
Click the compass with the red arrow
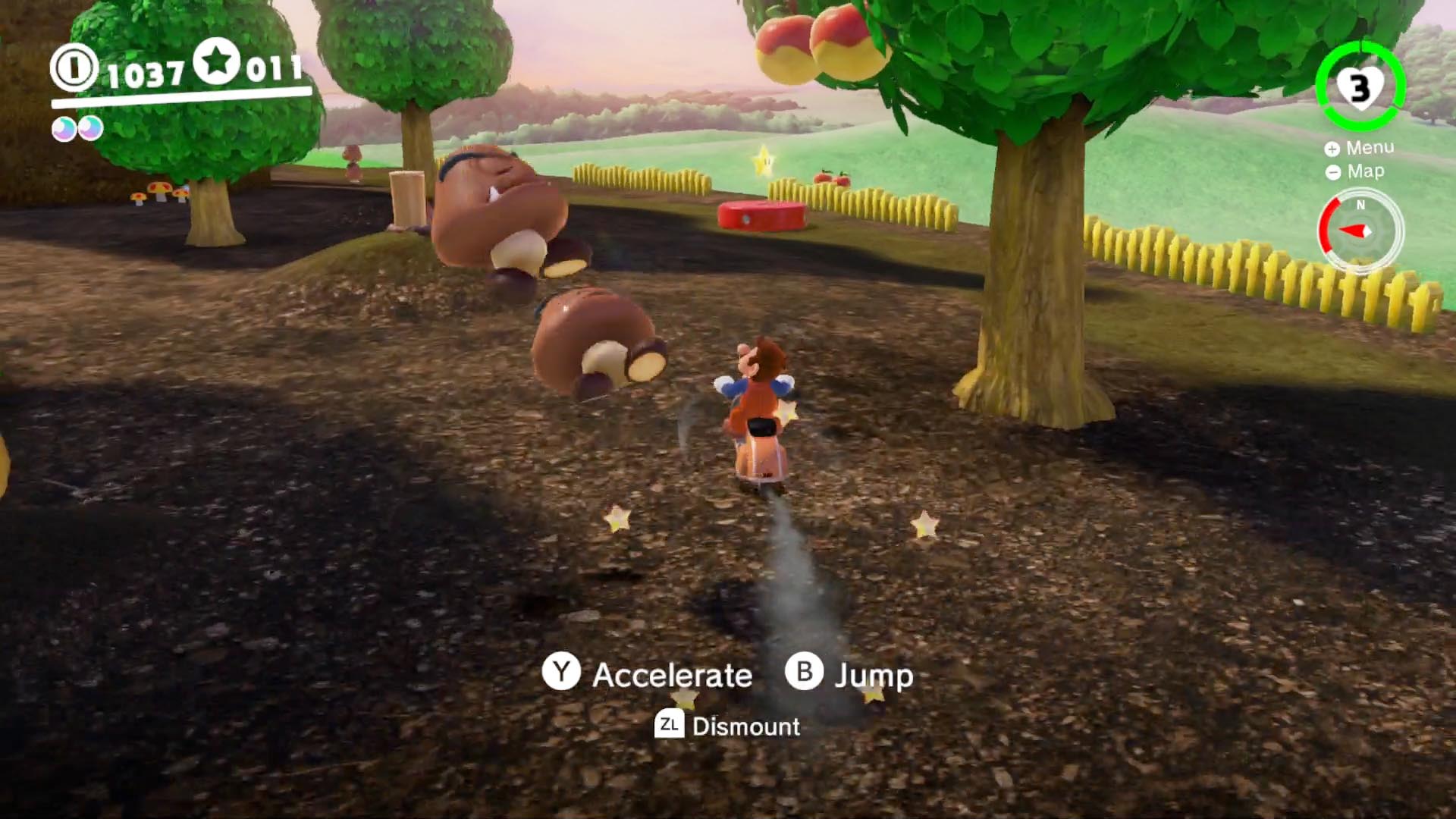click(1360, 231)
